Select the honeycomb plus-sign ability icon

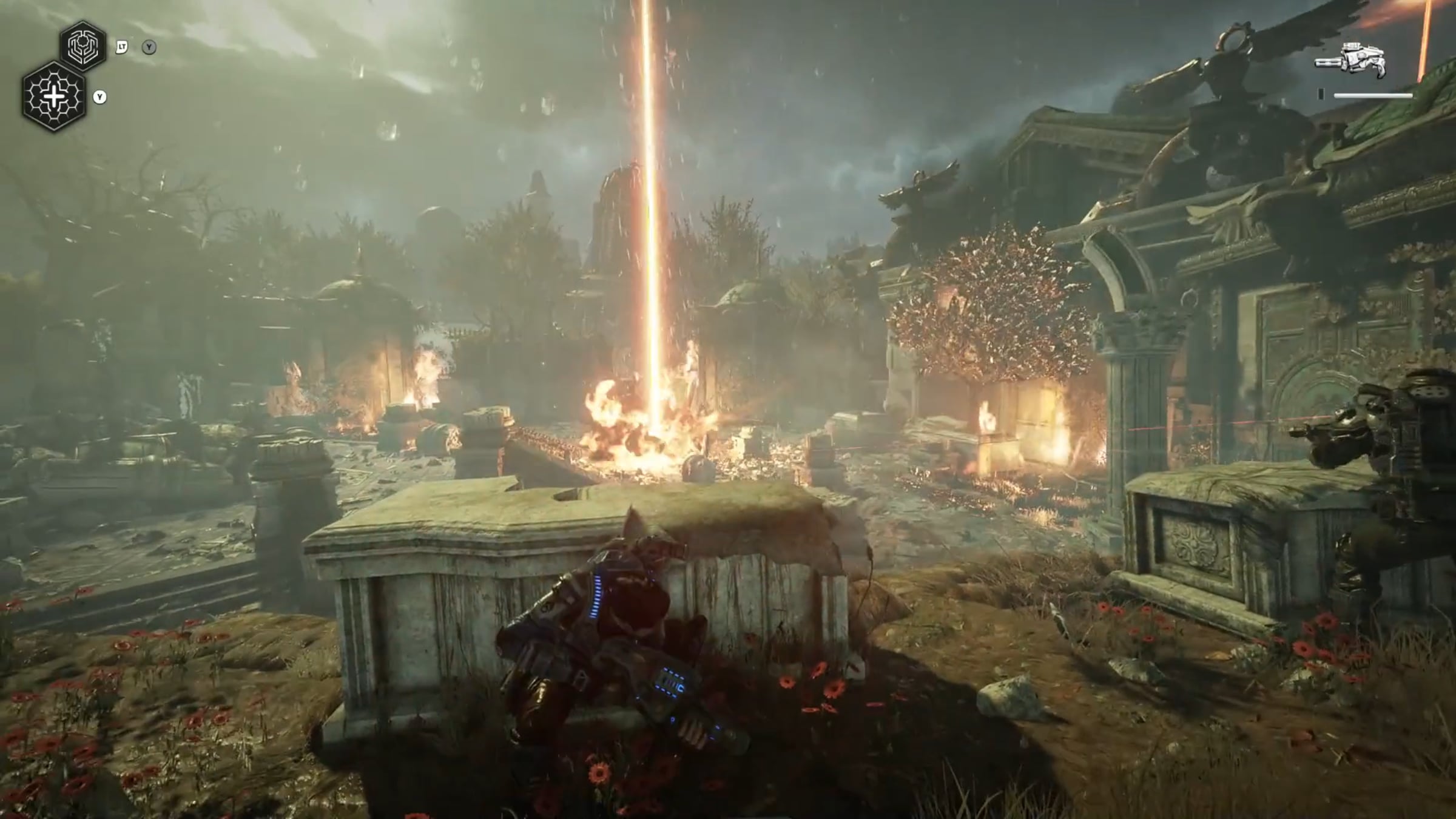coord(55,97)
